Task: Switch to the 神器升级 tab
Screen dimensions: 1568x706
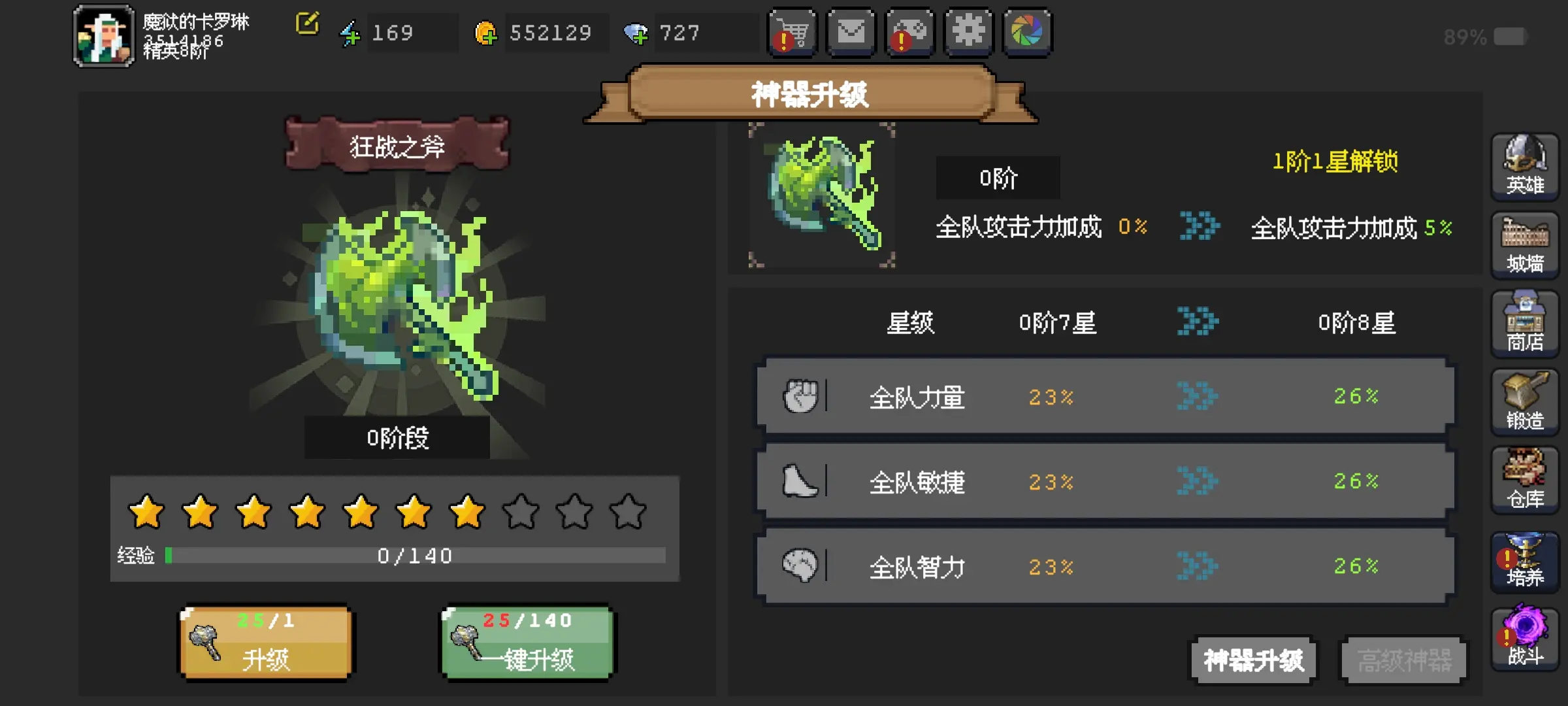Action: tap(1253, 660)
